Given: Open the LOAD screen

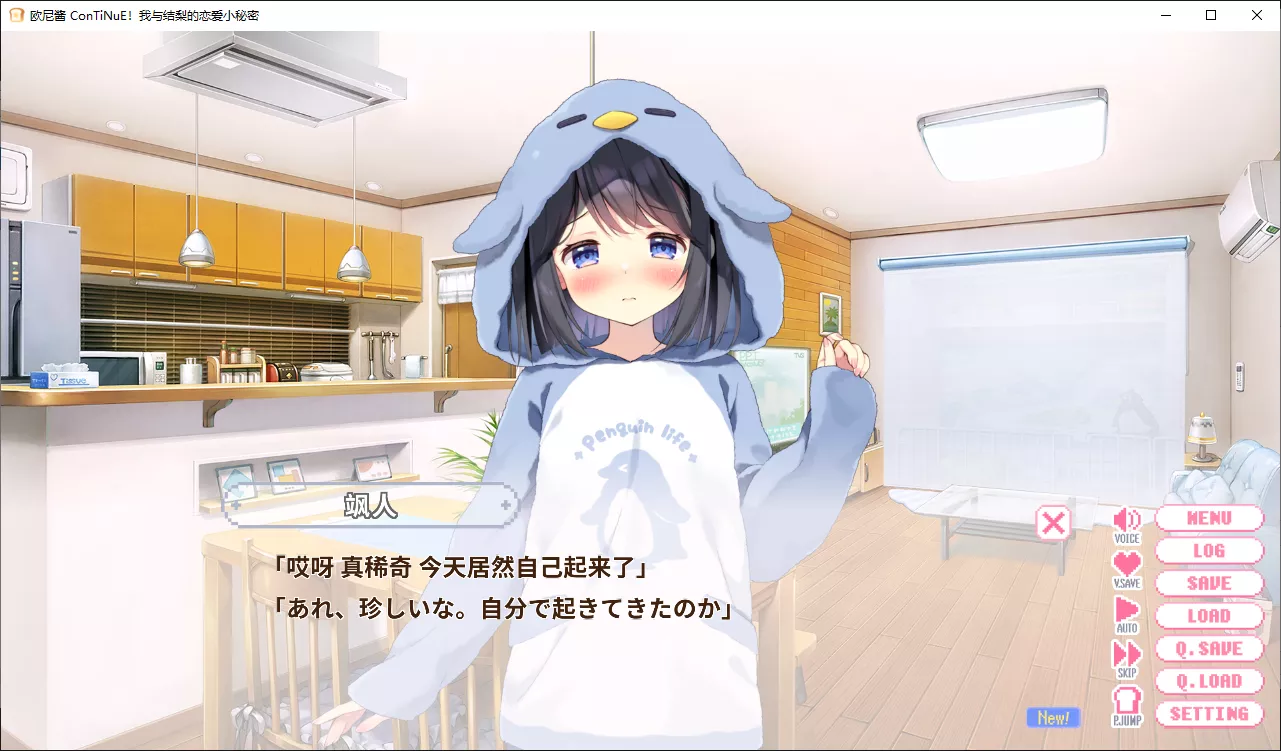Looking at the screenshot, I should pos(1210,616).
